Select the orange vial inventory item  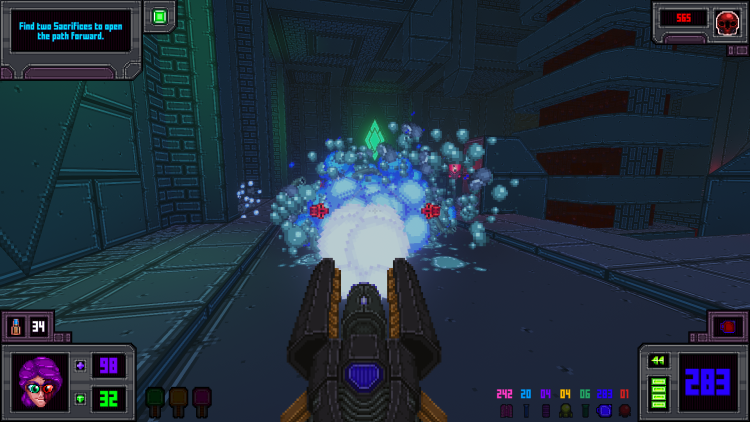tap(17, 326)
